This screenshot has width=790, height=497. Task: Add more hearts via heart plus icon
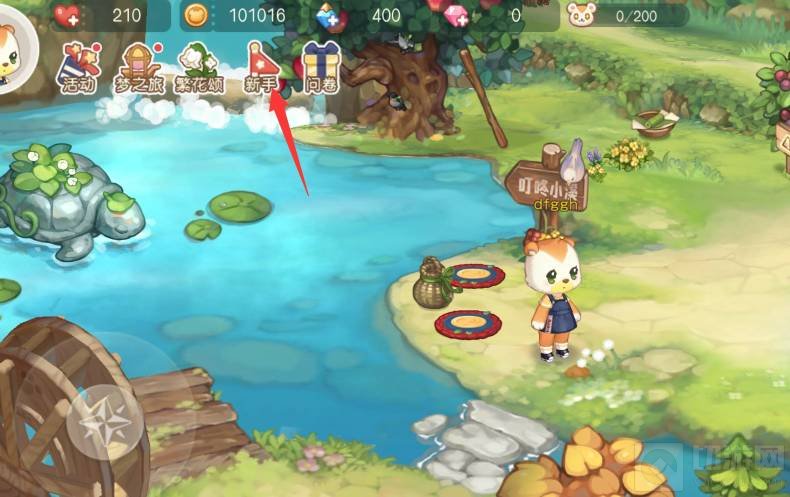(x=69, y=15)
